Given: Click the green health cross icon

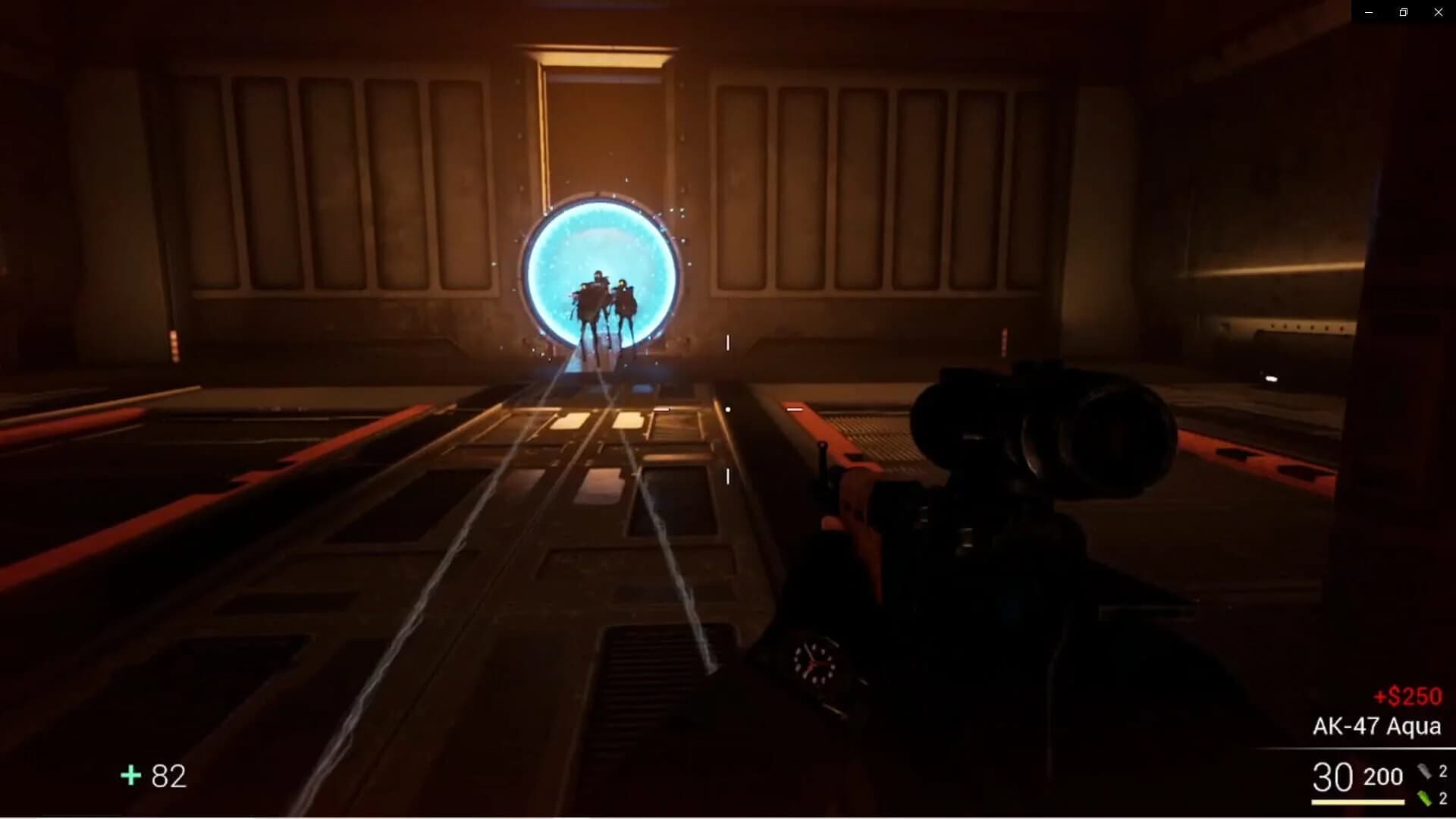Looking at the screenshot, I should 130,776.
